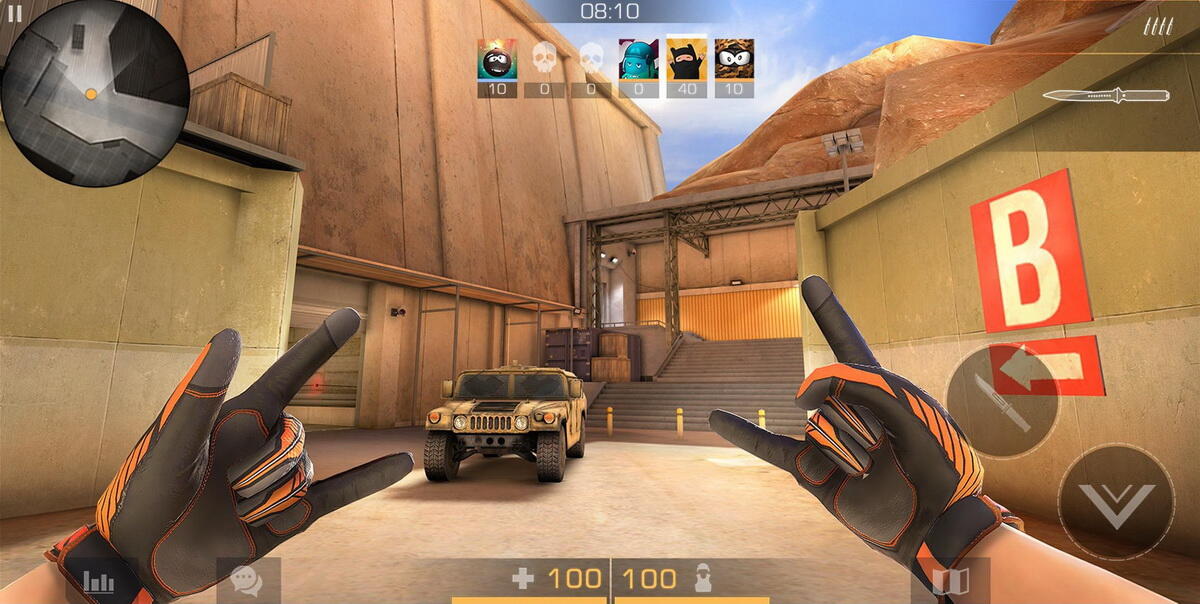Open the chat speech-bubble icon

(246, 581)
